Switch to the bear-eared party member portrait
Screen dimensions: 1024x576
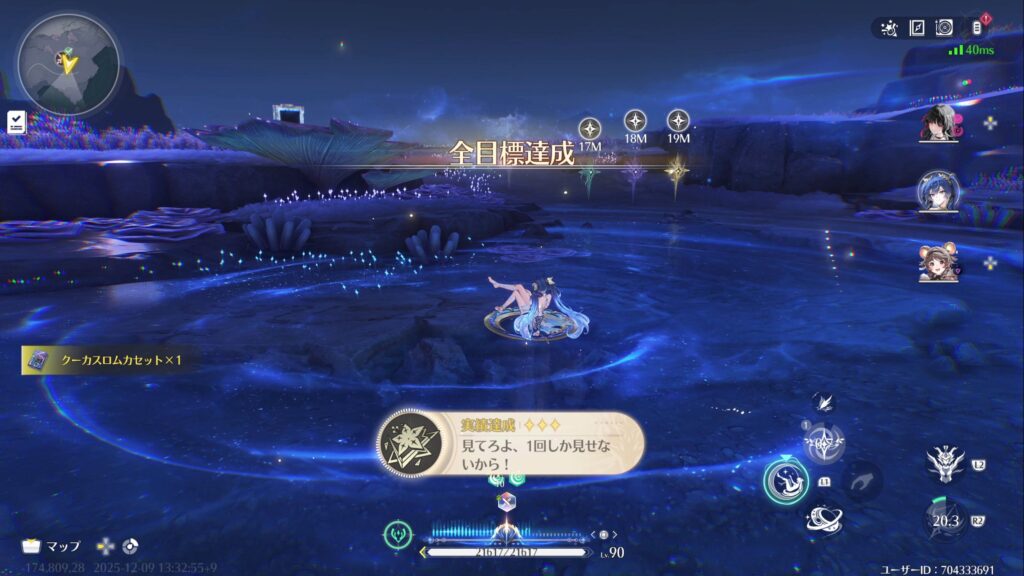pyautogui.click(x=939, y=262)
